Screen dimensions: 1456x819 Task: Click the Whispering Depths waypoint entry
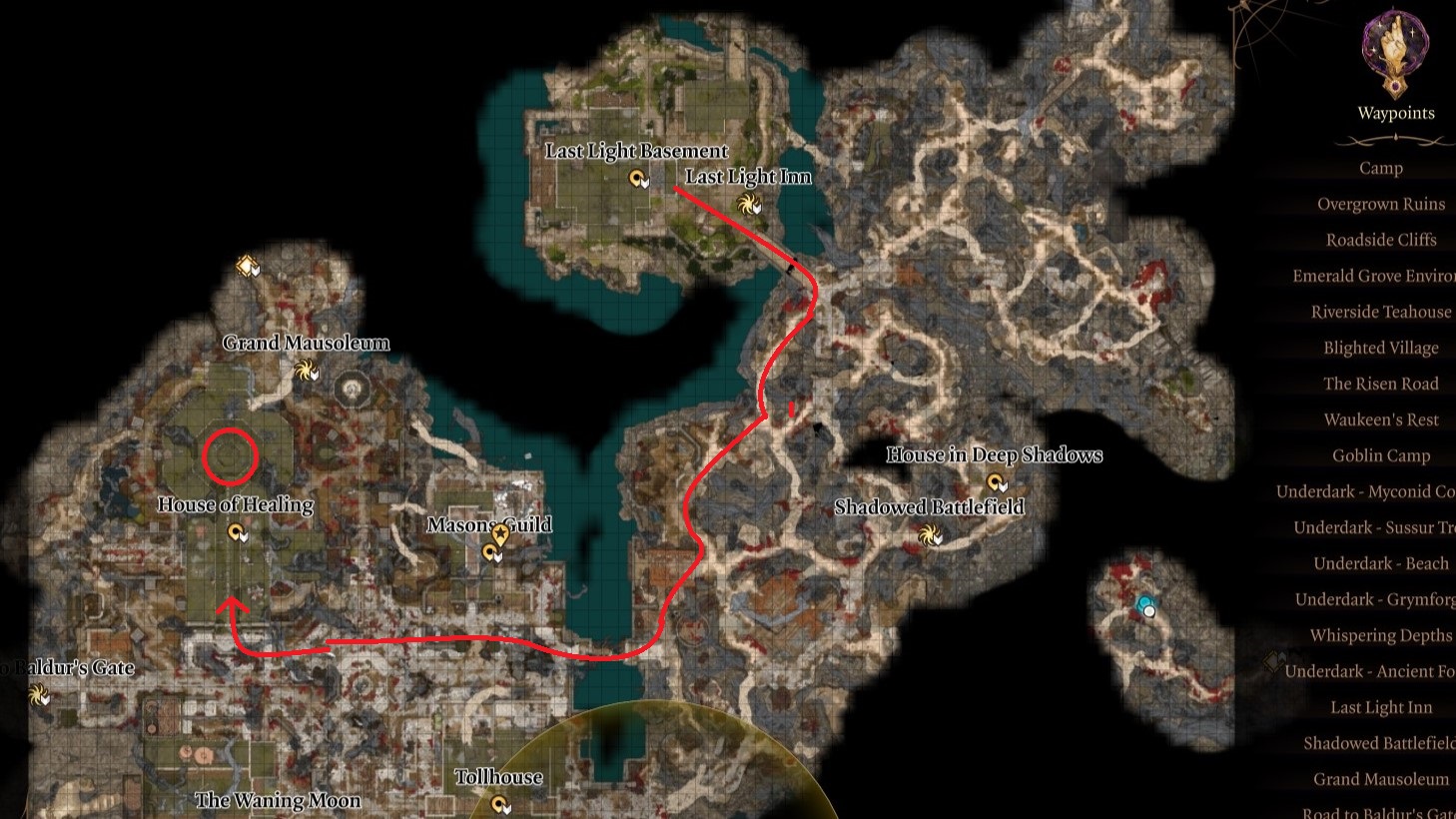(x=1382, y=635)
